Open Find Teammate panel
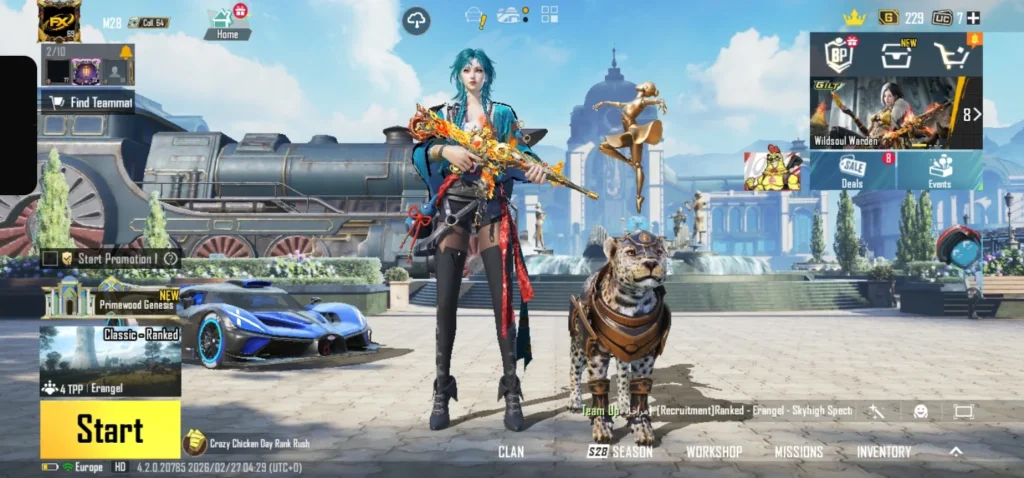The image size is (1024, 478). click(88, 101)
